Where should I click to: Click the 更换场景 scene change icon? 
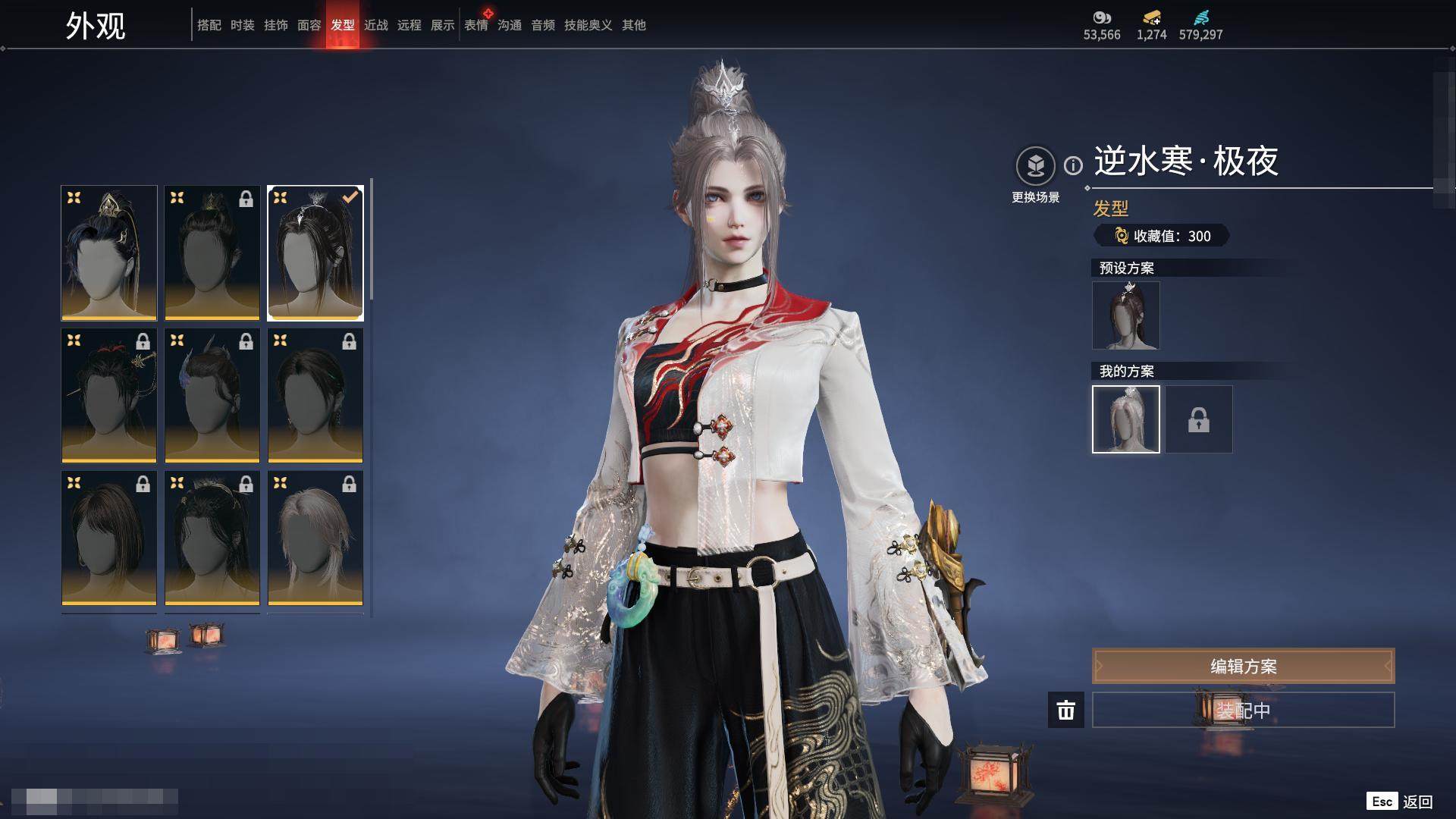pos(1035,166)
